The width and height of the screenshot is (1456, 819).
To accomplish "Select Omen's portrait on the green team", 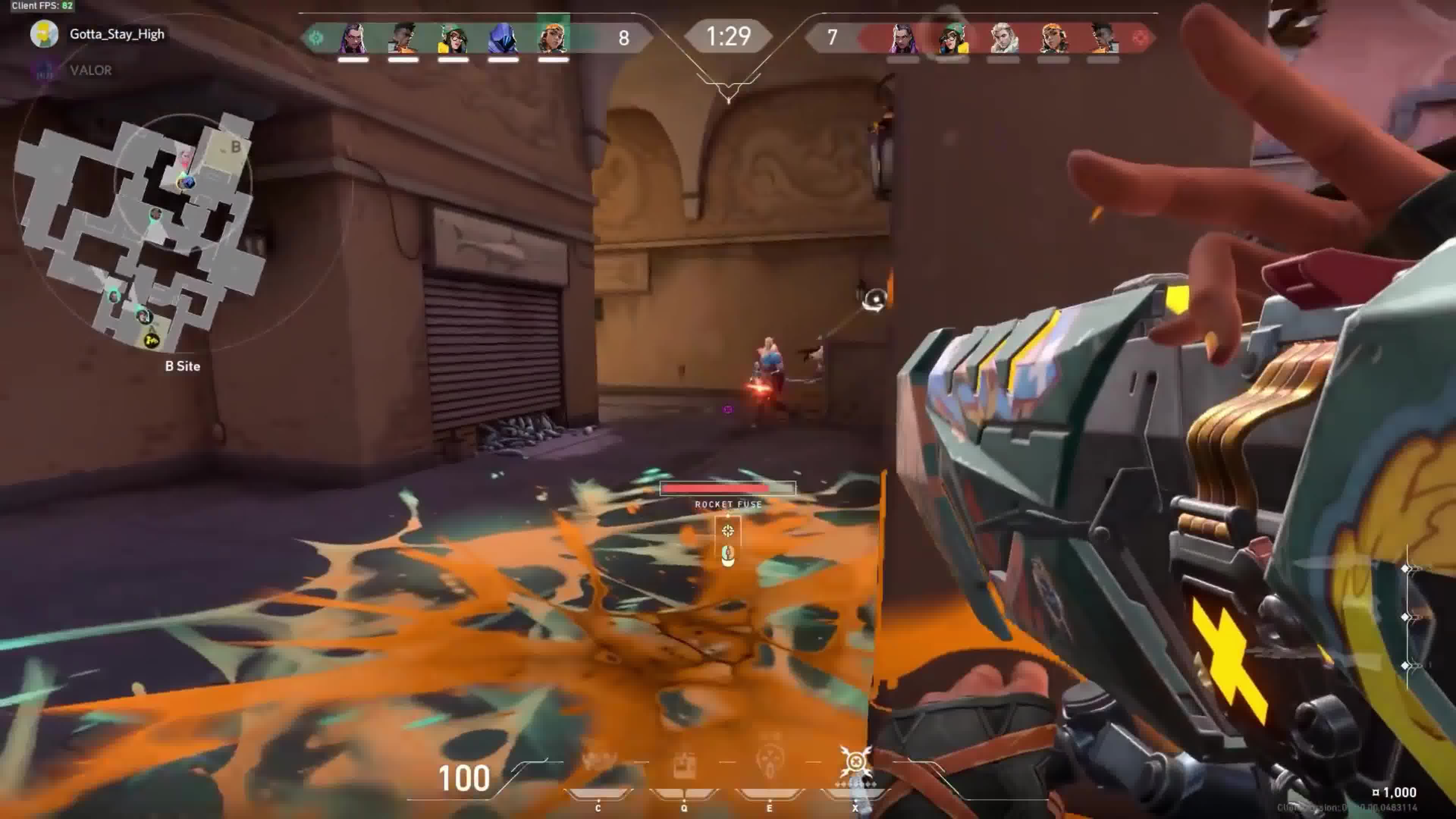I will [x=502, y=38].
